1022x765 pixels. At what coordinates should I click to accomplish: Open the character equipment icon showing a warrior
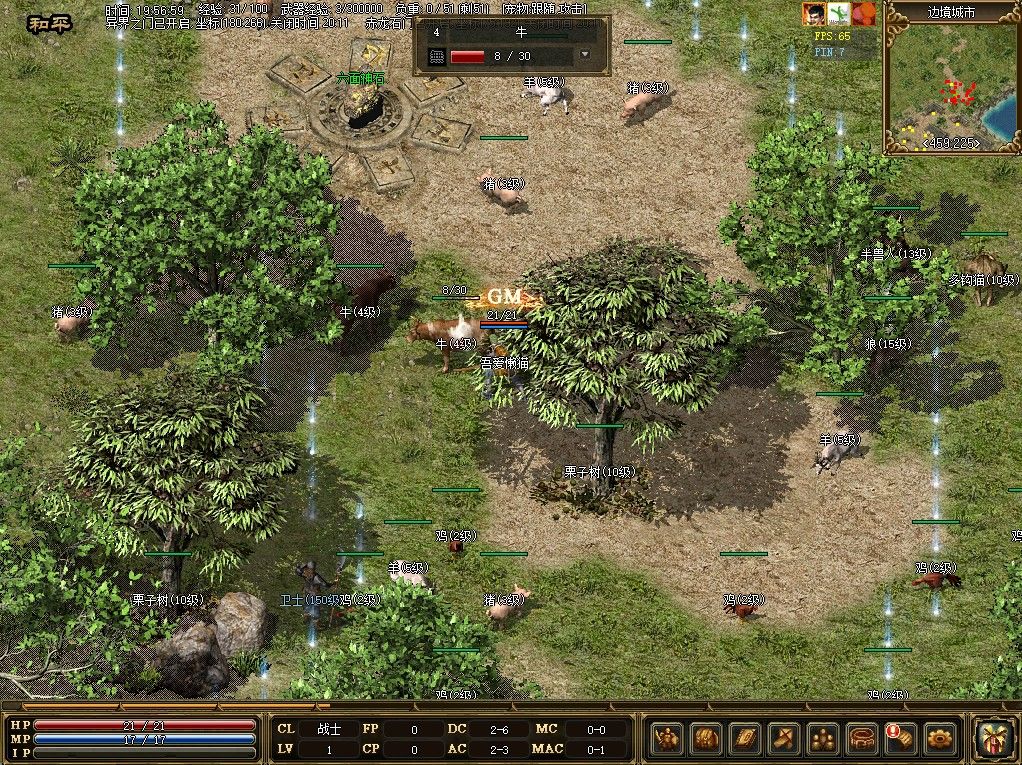(x=667, y=739)
